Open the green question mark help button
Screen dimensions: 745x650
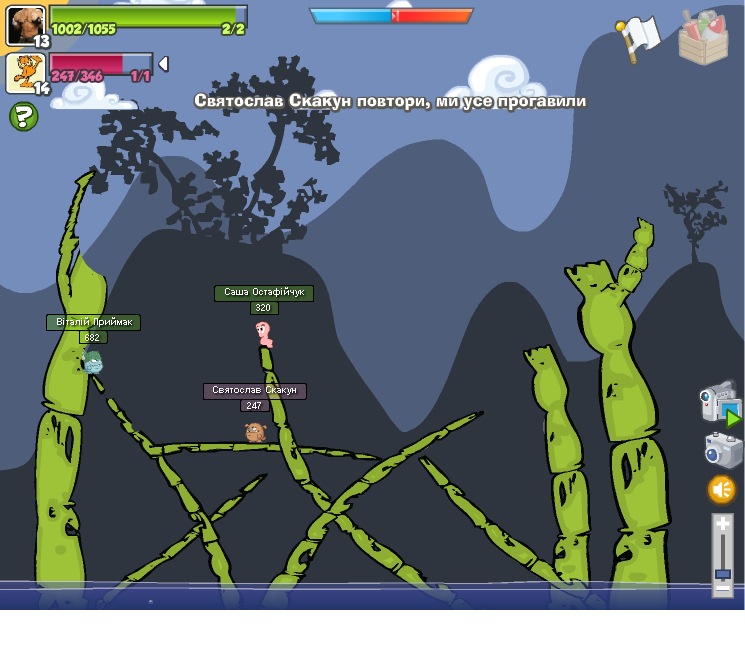pos(23,117)
